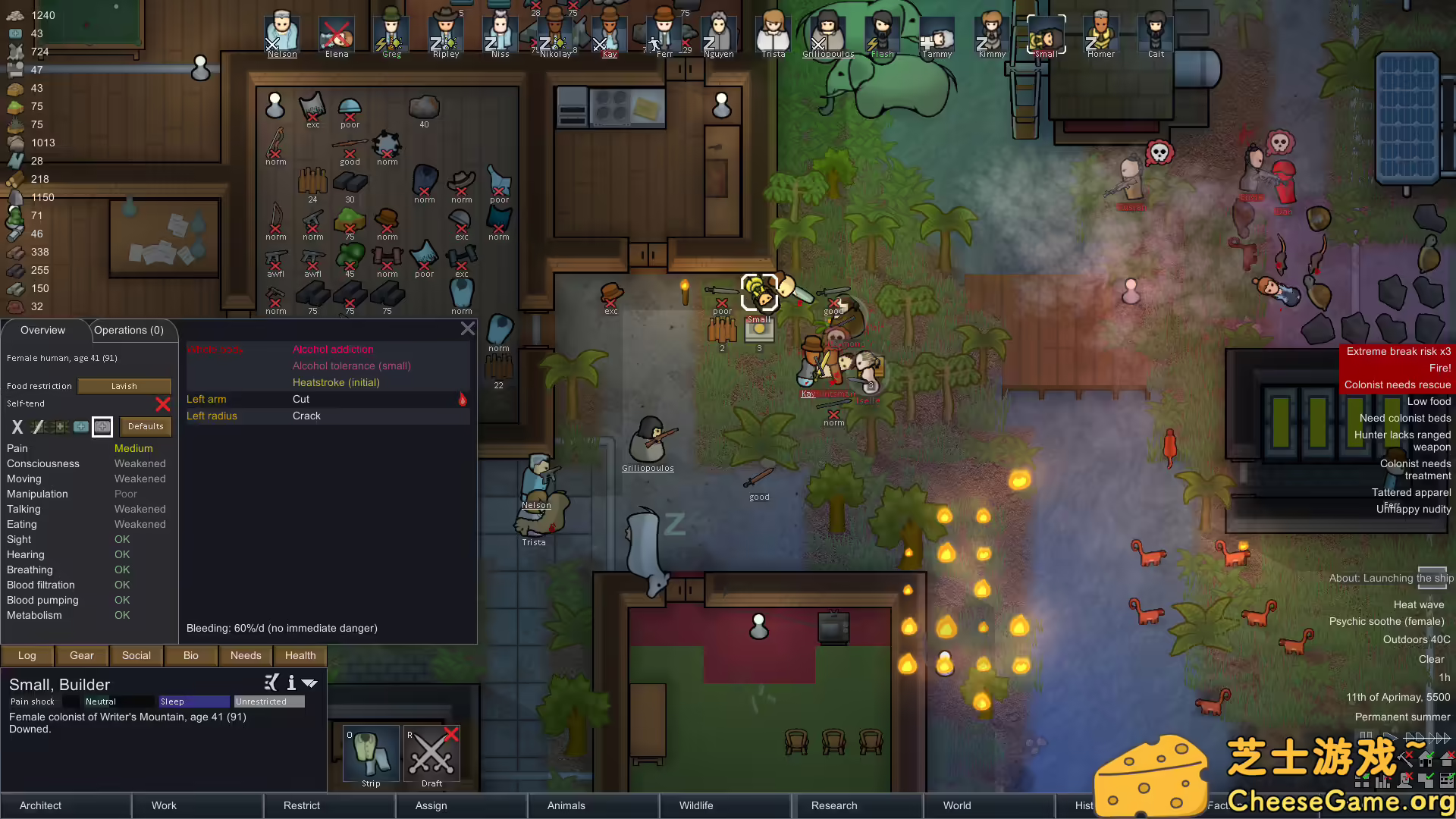1456x819 pixels.
Task: Click the bleeding drop icon beside Left arm Cut
Action: point(463,400)
